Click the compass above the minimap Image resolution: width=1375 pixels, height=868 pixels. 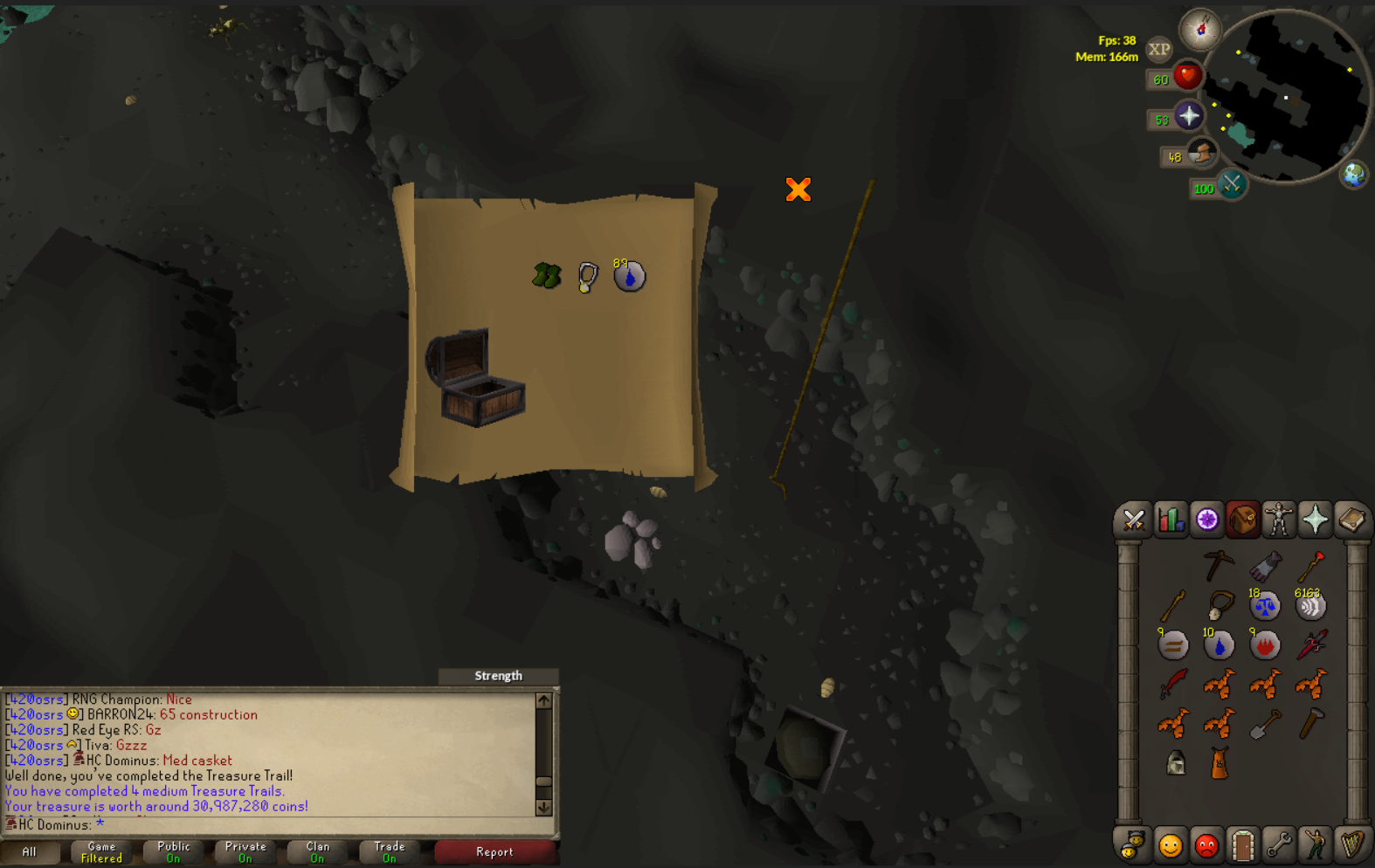click(x=1201, y=31)
